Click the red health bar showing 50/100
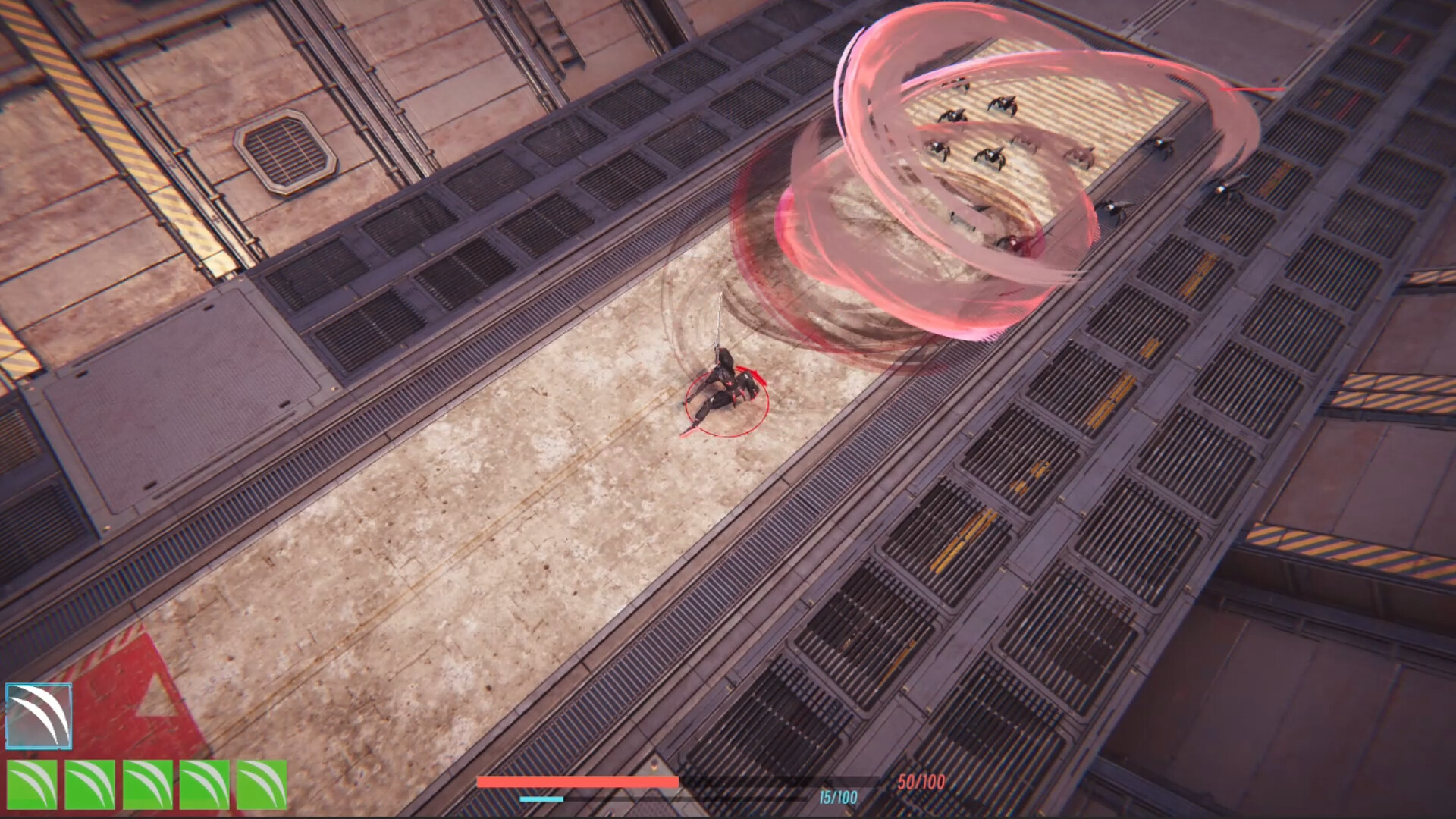 point(576,781)
